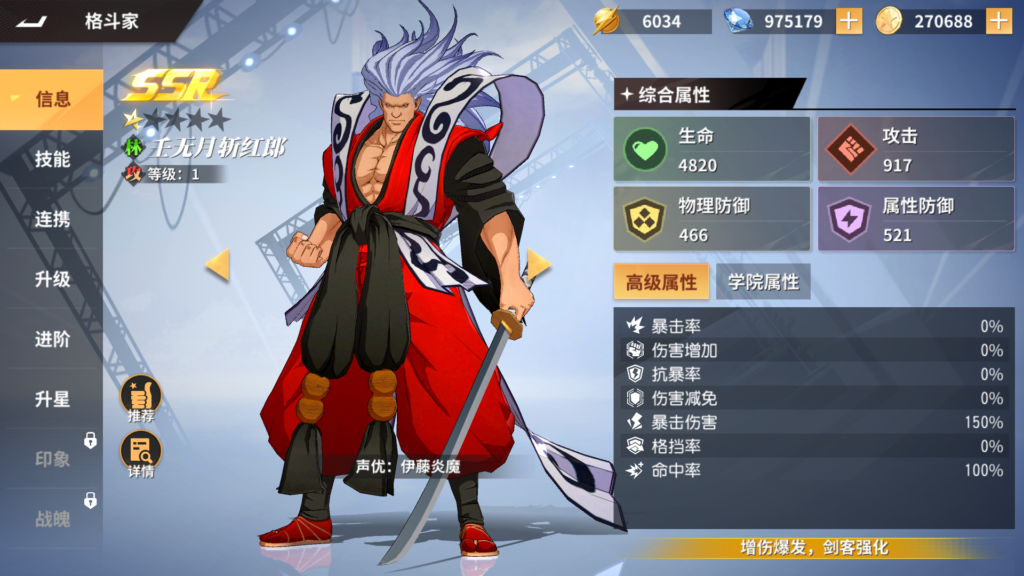Open the 技能 skills tab
1024x576 pixels.
[x=52, y=159]
